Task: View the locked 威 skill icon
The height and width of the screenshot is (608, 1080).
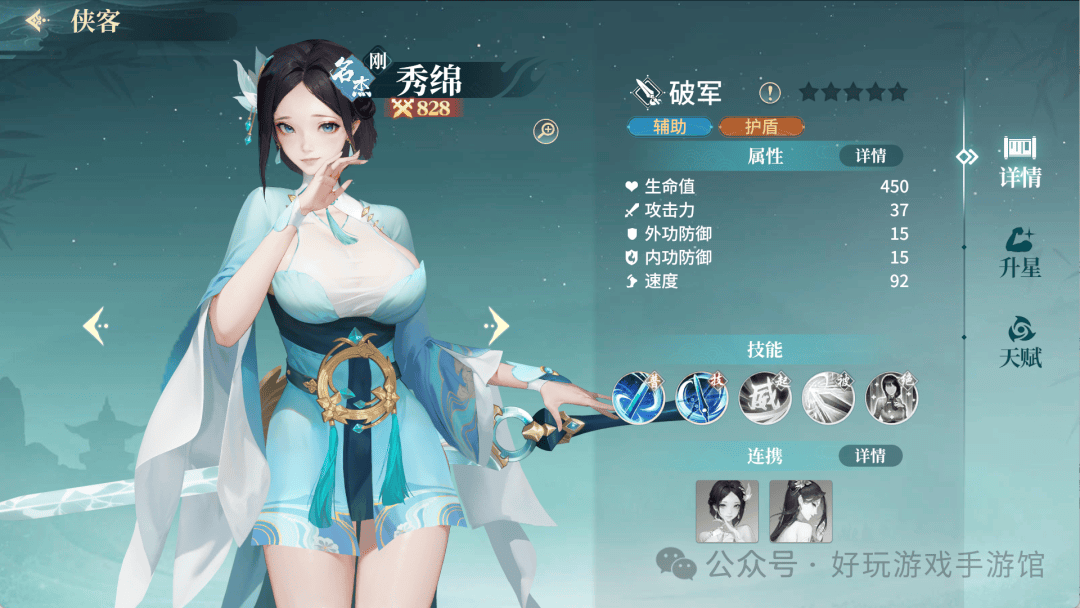Action: (765, 395)
